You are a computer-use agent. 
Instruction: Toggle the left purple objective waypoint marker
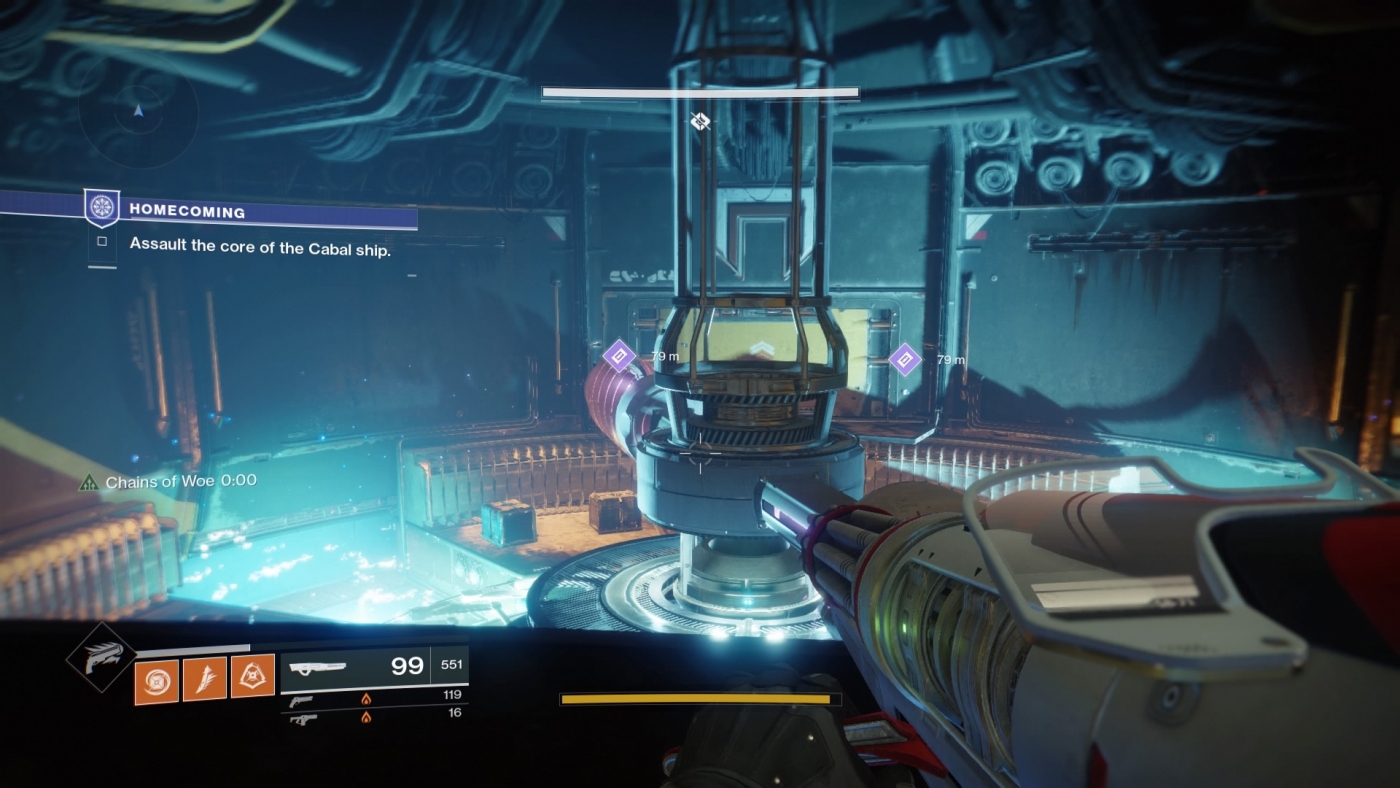(621, 357)
